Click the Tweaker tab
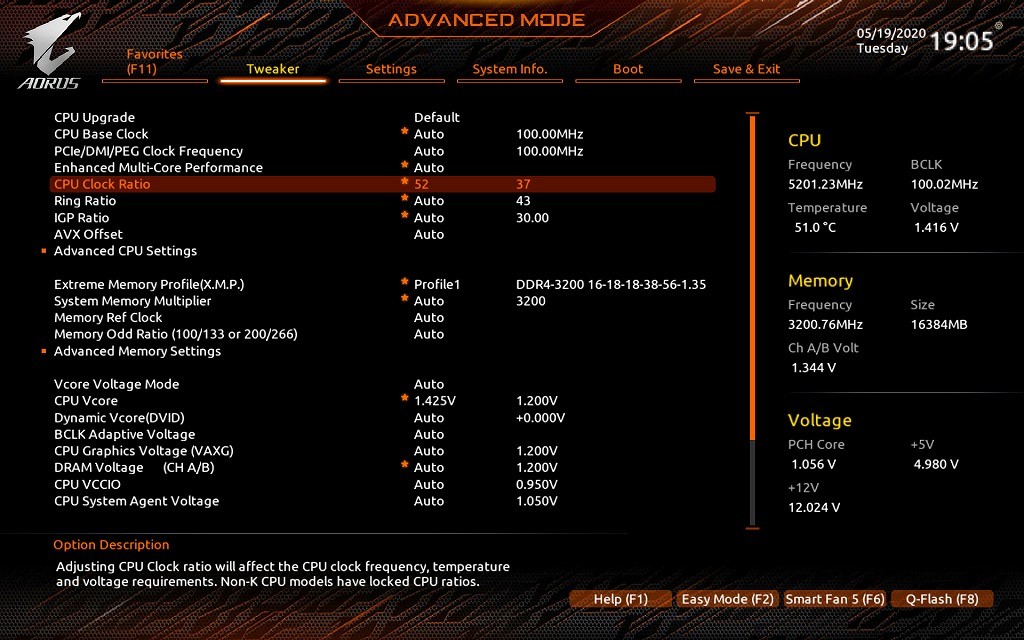This screenshot has height=640, width=1024. (x=273, y=69)
